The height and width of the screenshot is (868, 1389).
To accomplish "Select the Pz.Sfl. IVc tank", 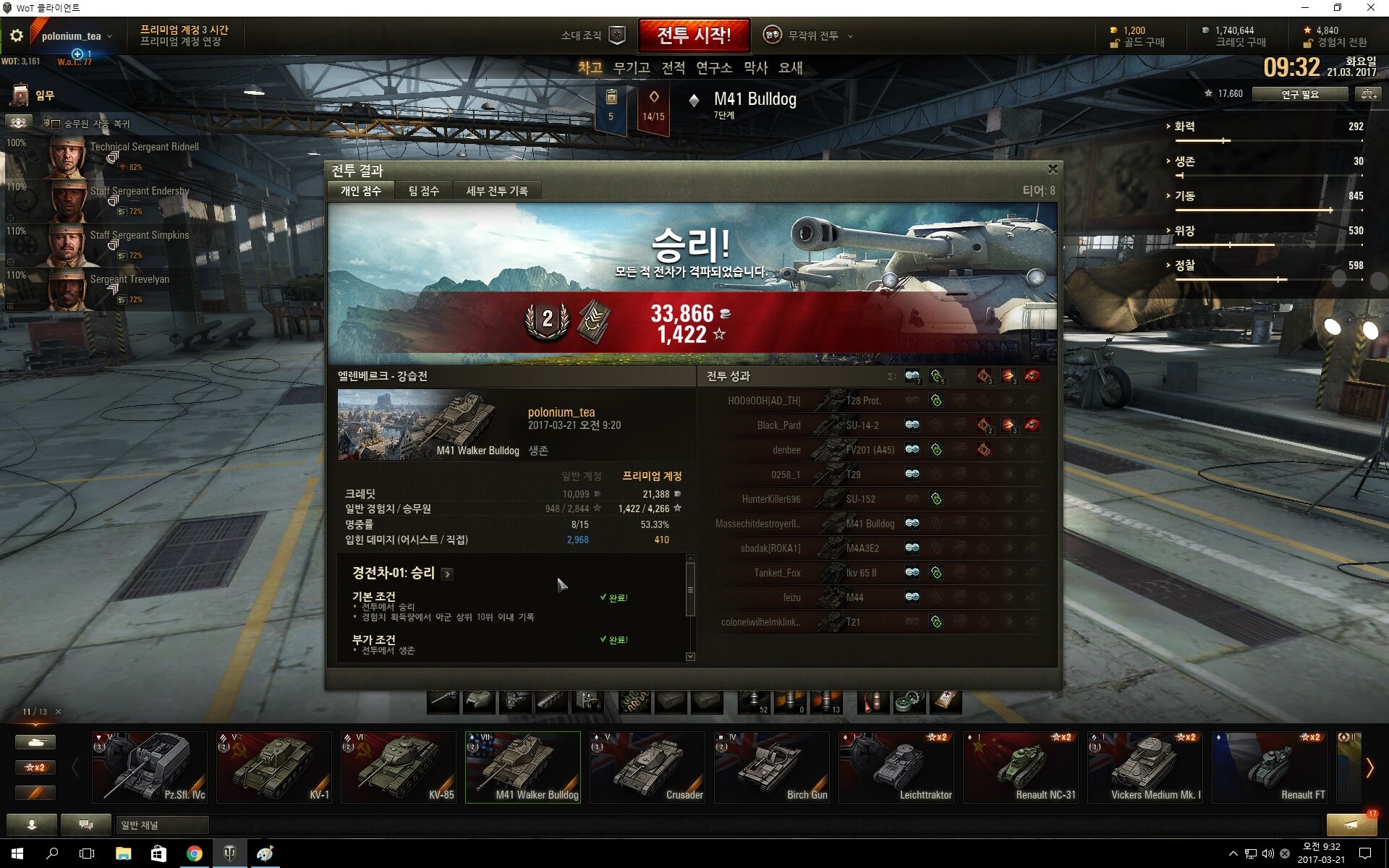I will (149, 767).
